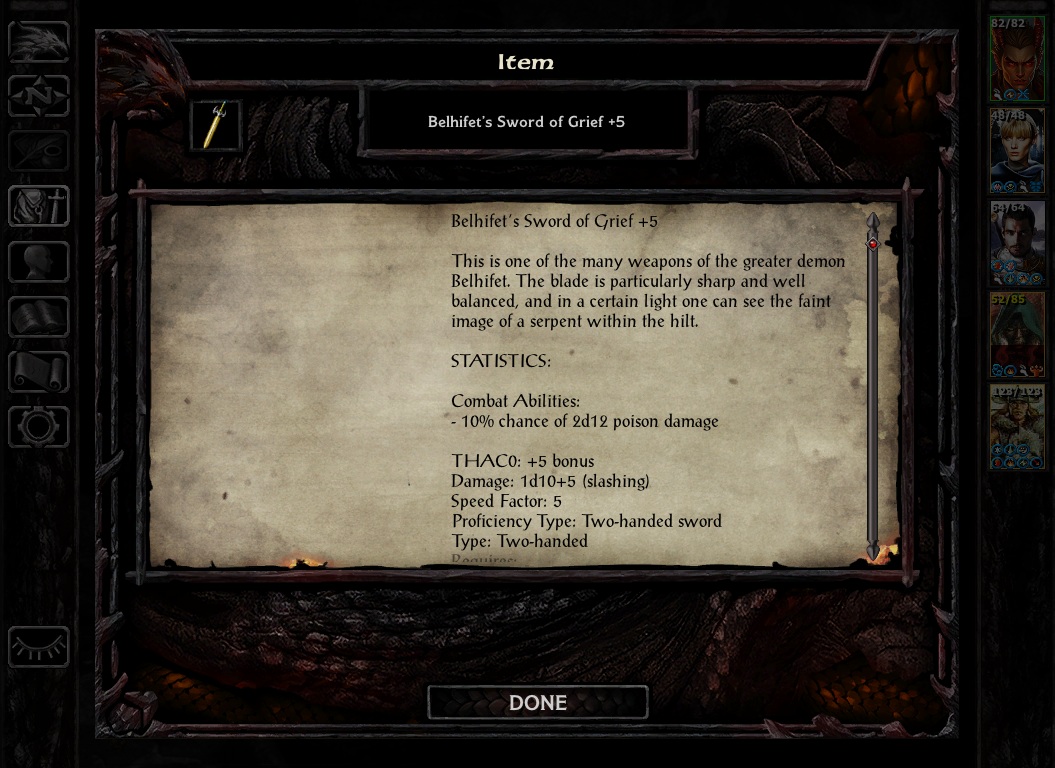This screenshot has width=1055, height=768.
Task: Open the scroll-shaped sidebar button
Action: coord(39,372)
